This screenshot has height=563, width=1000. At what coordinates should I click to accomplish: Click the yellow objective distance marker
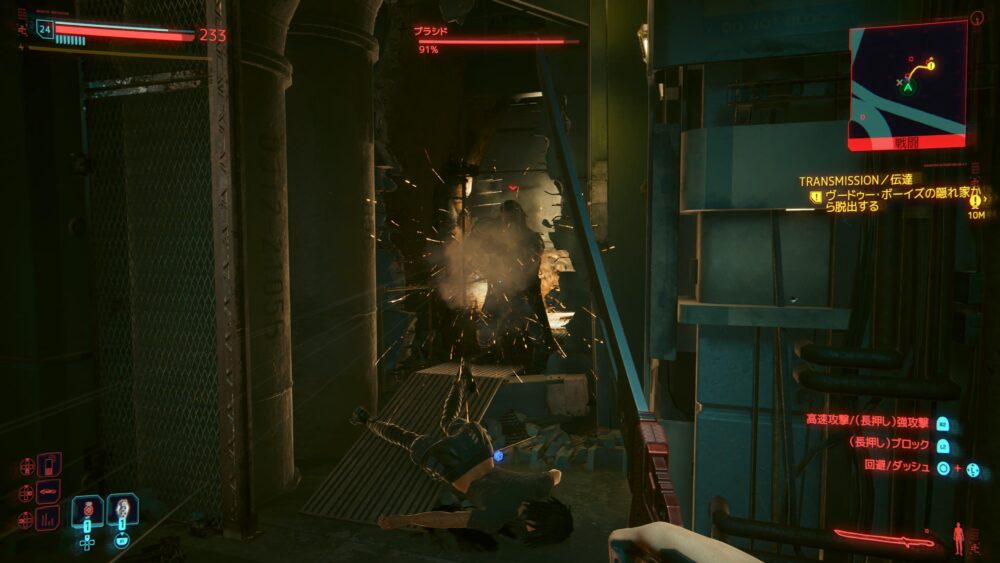click(x=976, y=202)
